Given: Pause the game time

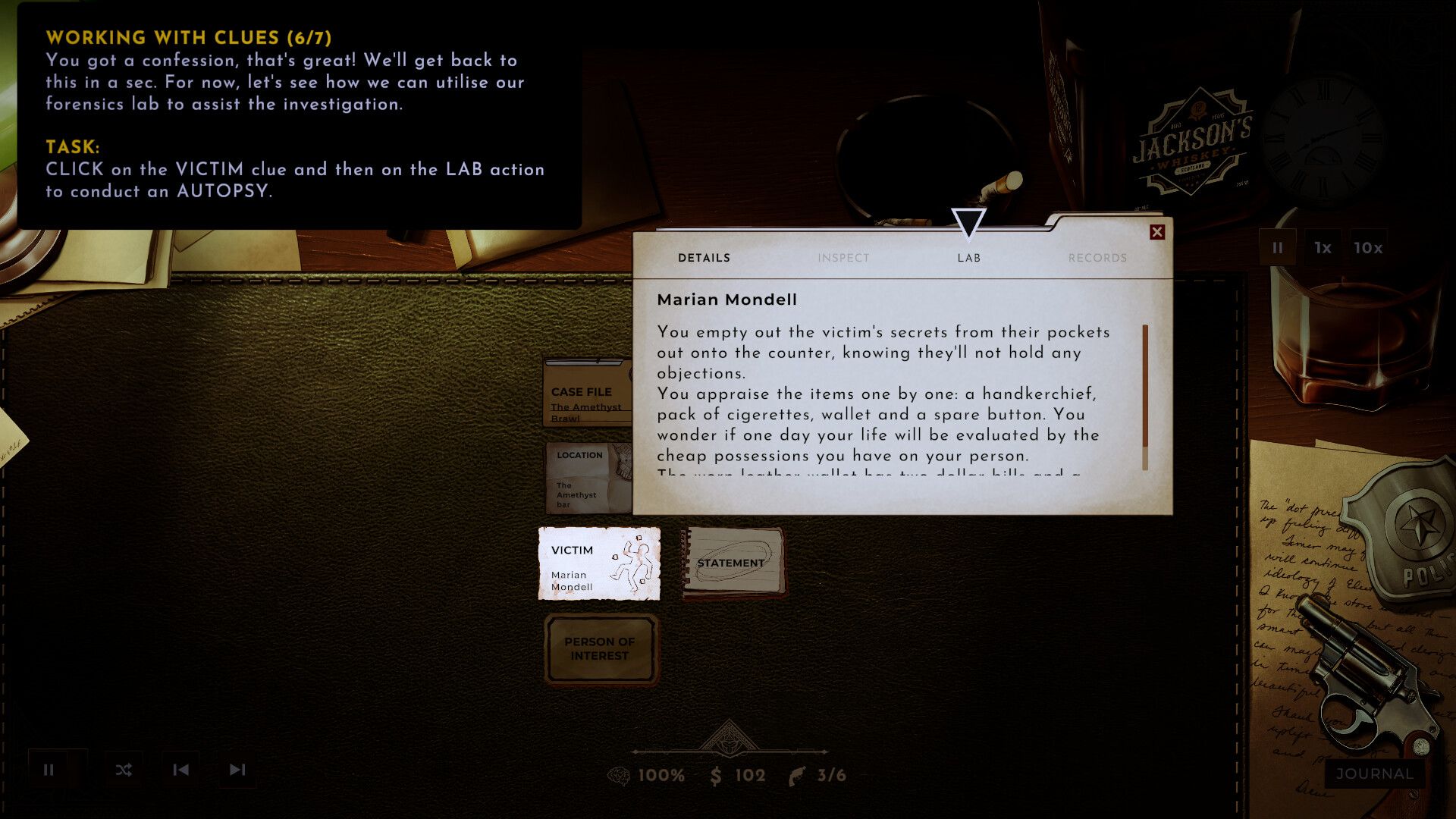Looking at the screenshot, I should tap(1279, 247).
